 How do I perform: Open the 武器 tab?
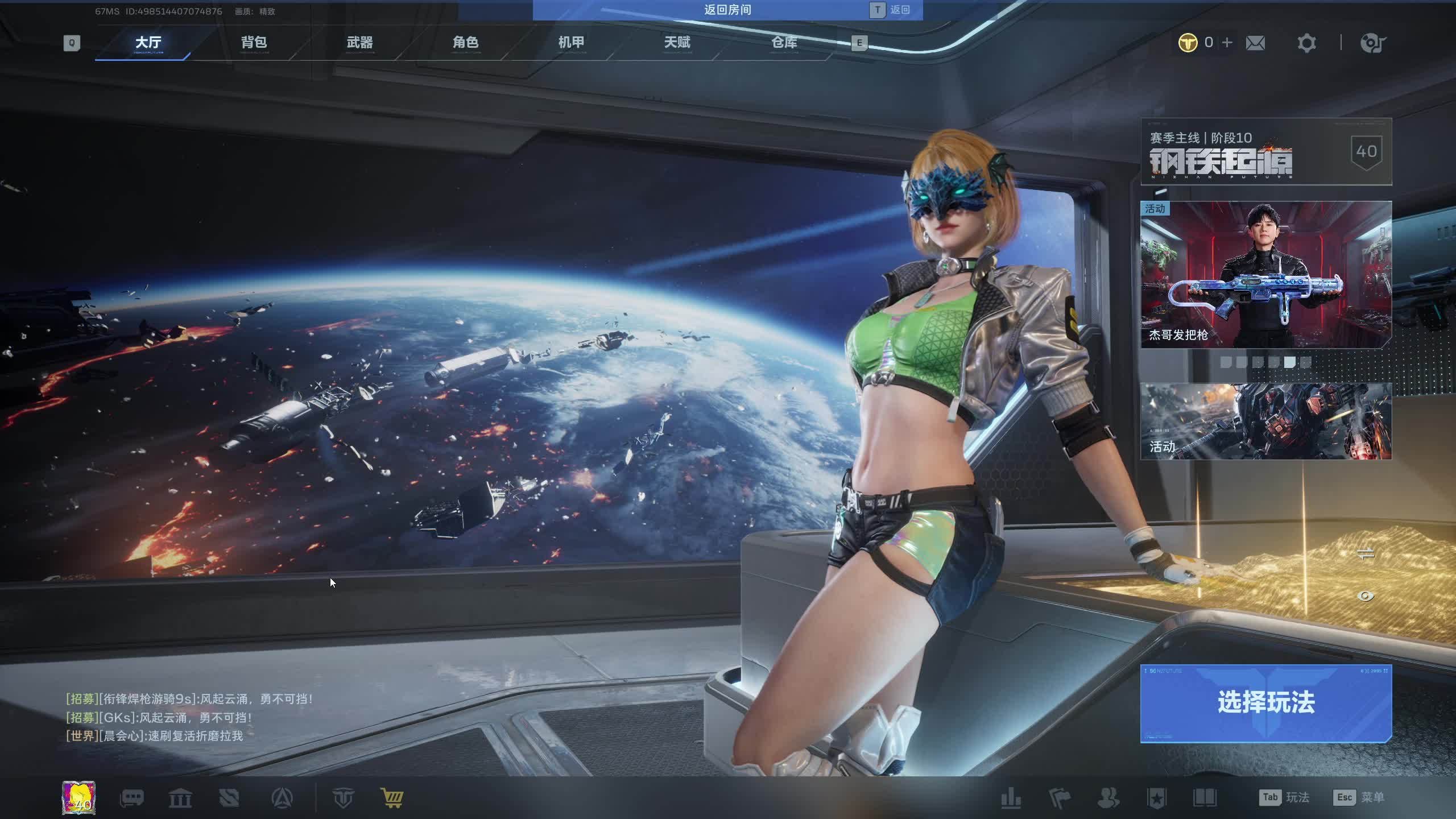click(x=359, y=43)
